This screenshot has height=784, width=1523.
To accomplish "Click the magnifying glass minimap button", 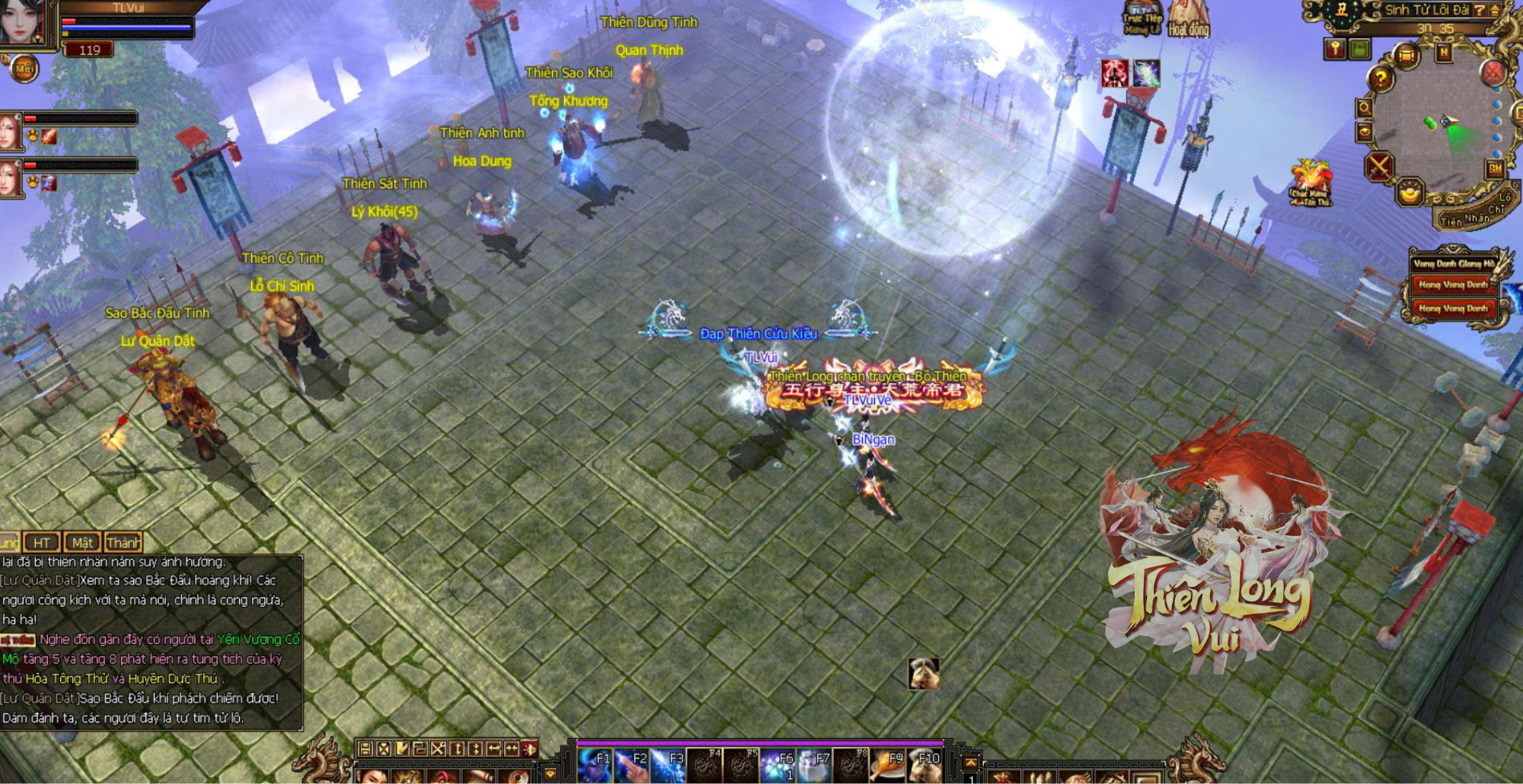I will pos(1364,108).
